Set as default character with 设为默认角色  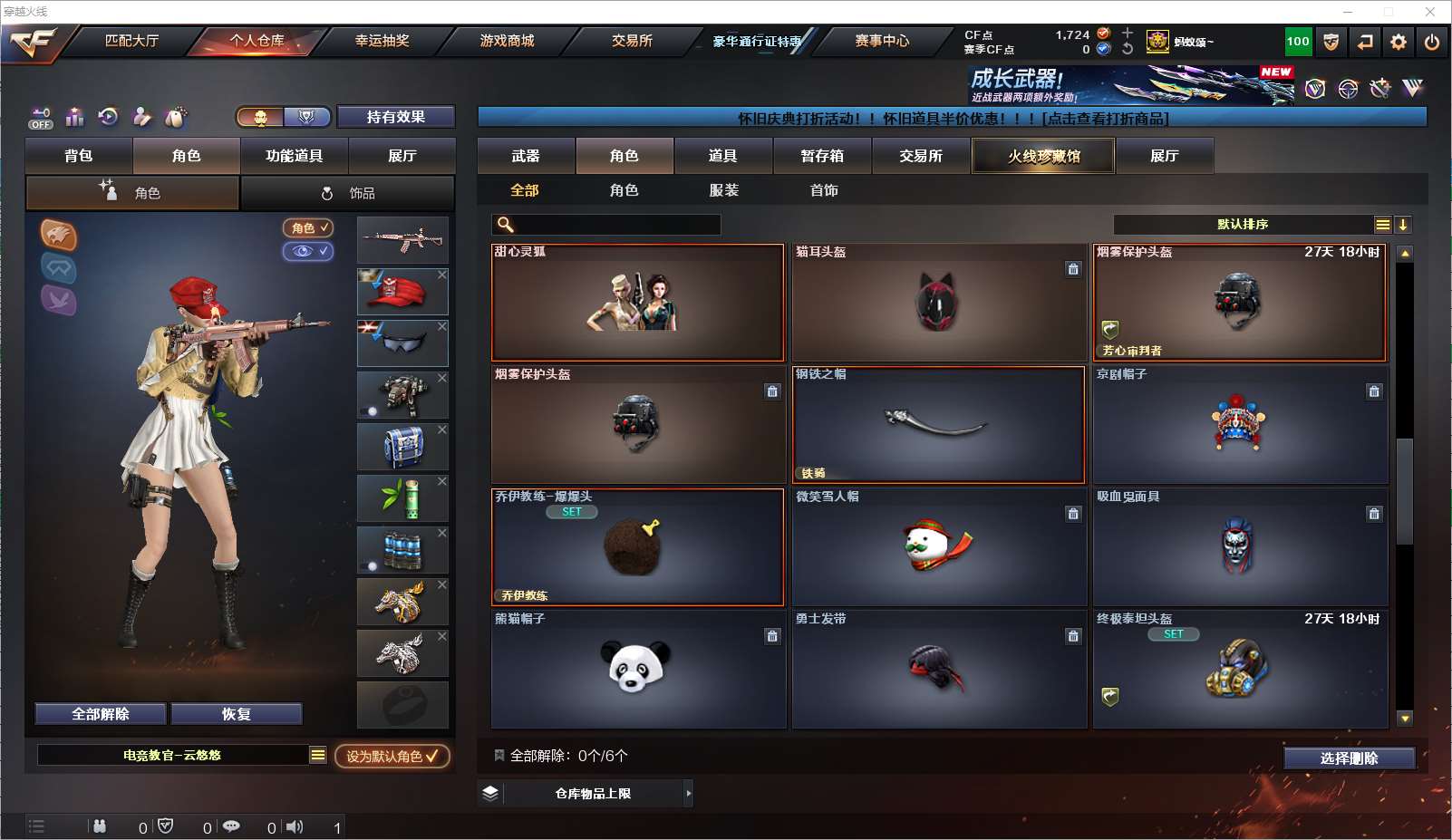coord(392,756)
